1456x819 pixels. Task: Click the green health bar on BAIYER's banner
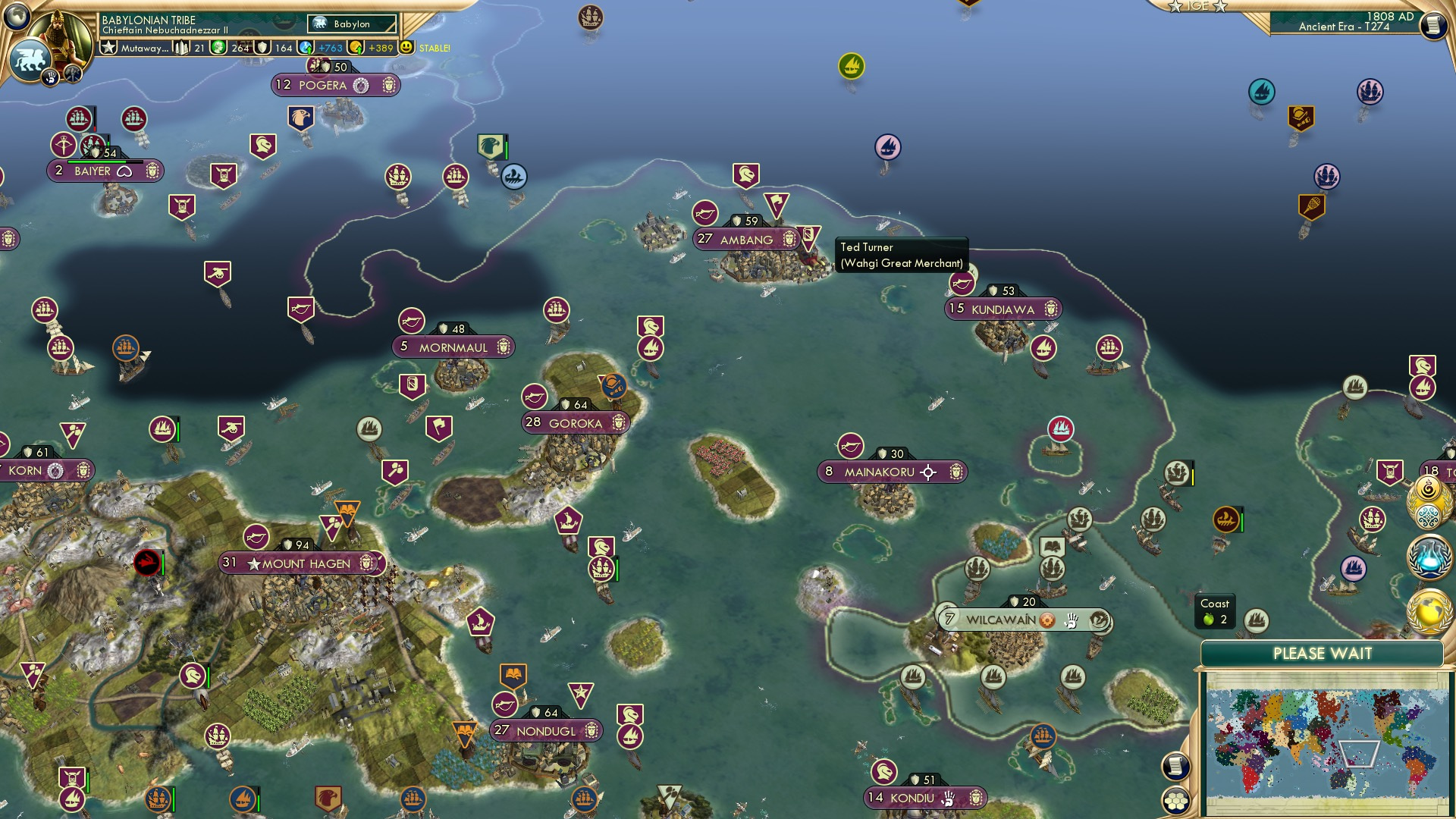97,162
